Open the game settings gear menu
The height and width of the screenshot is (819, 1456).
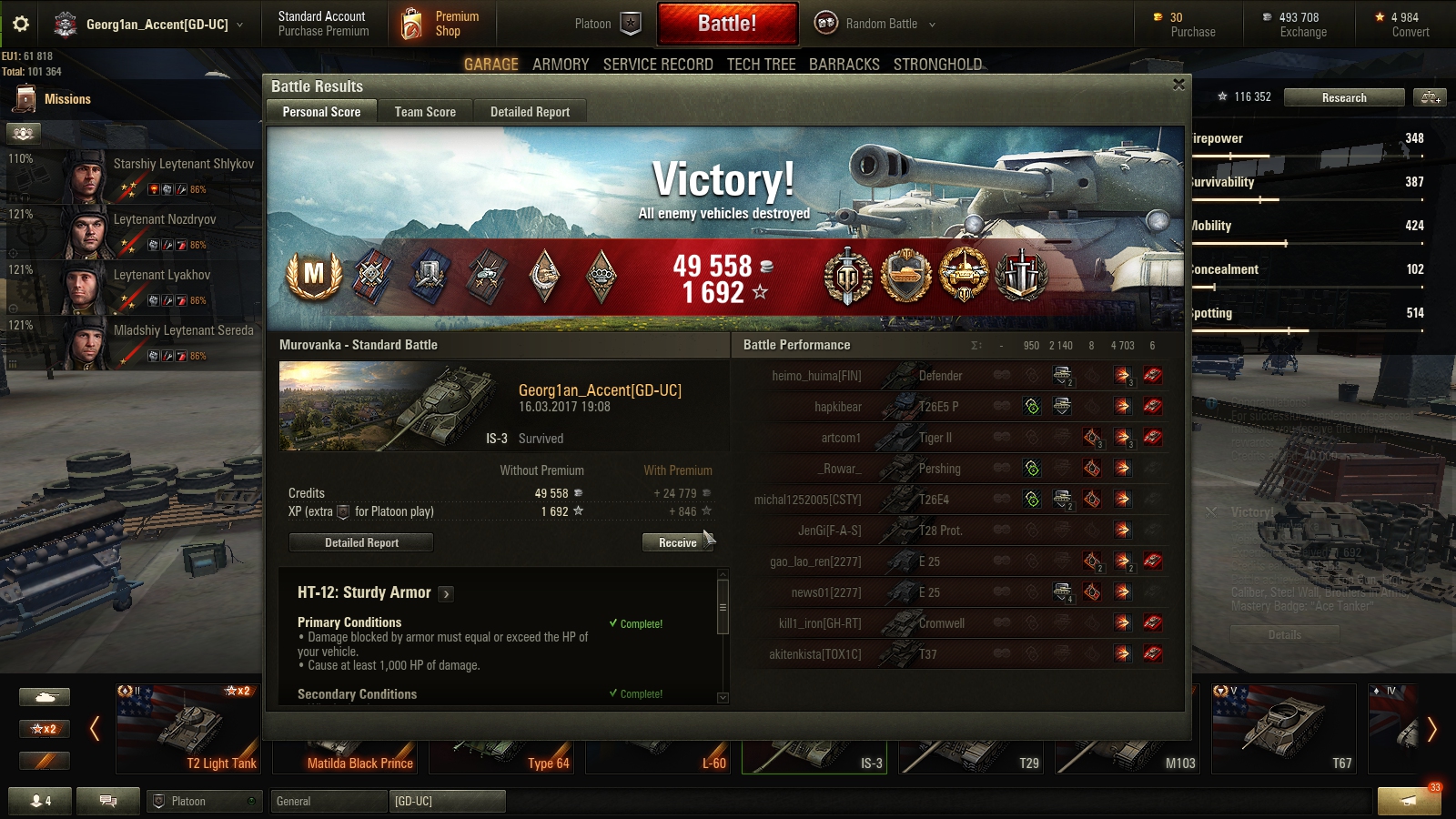tap(21, 24)
